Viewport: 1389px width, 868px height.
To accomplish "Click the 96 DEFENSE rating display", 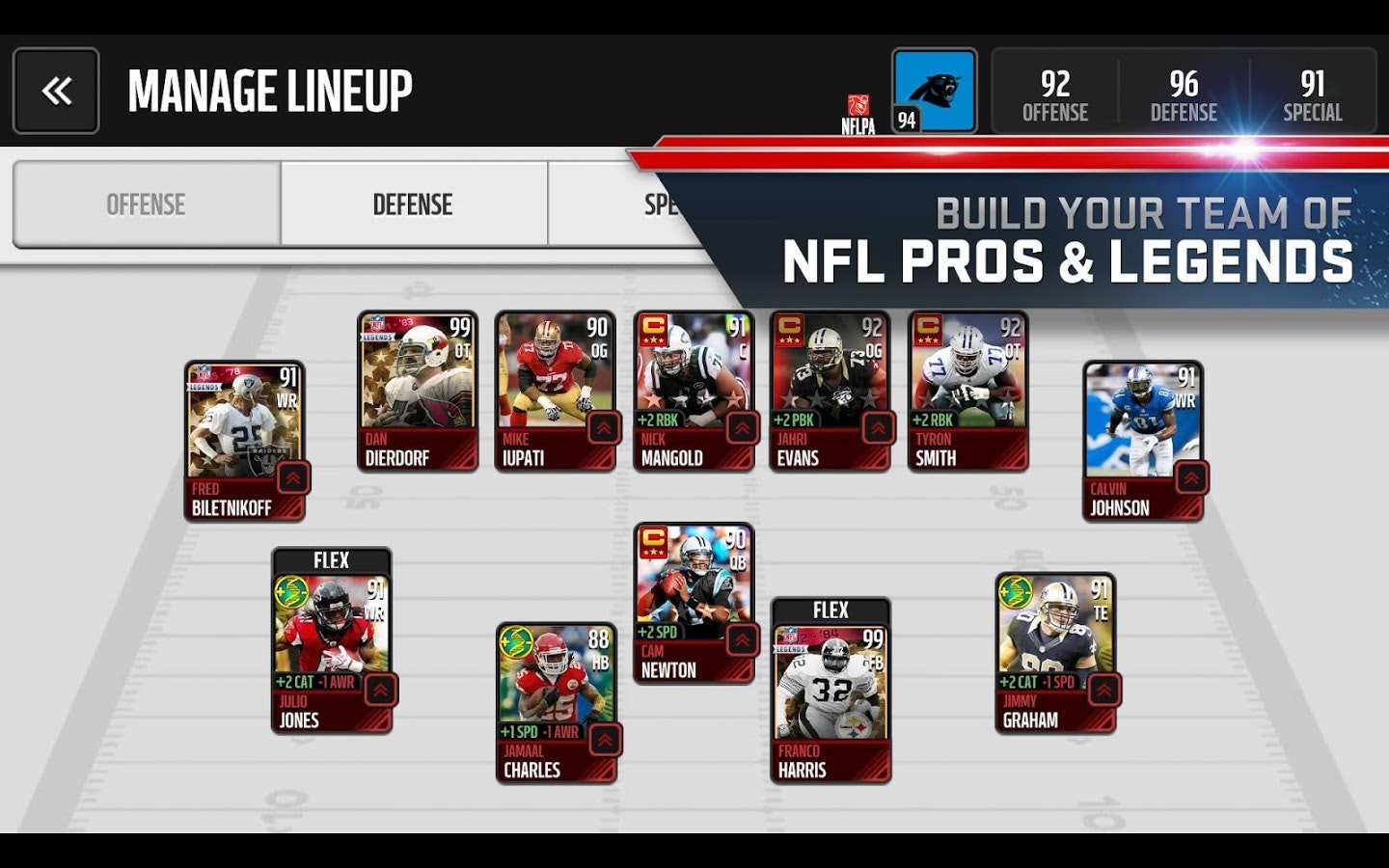I will pos(1185,95).
